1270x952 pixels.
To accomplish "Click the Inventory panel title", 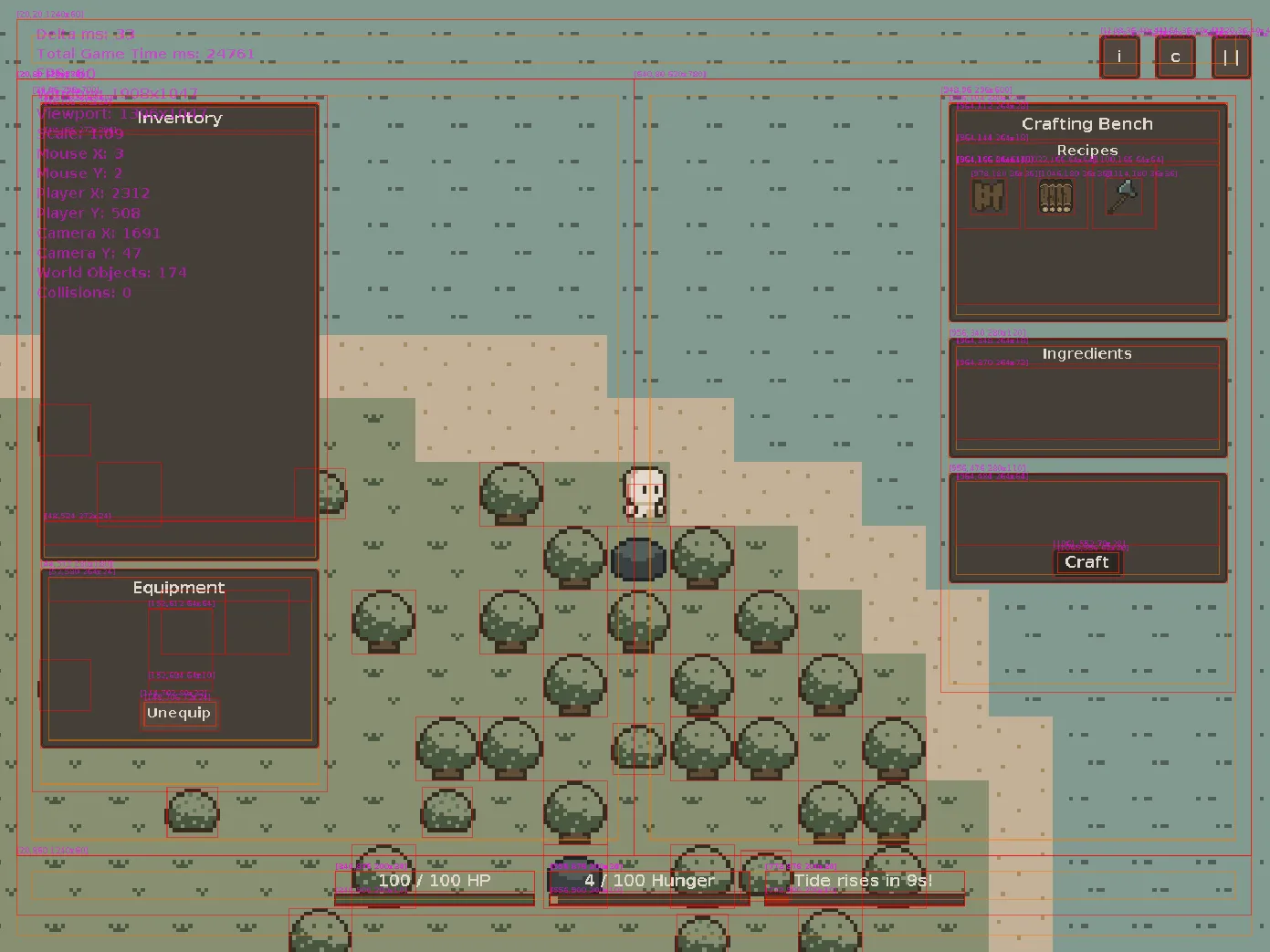I will 178,118.
